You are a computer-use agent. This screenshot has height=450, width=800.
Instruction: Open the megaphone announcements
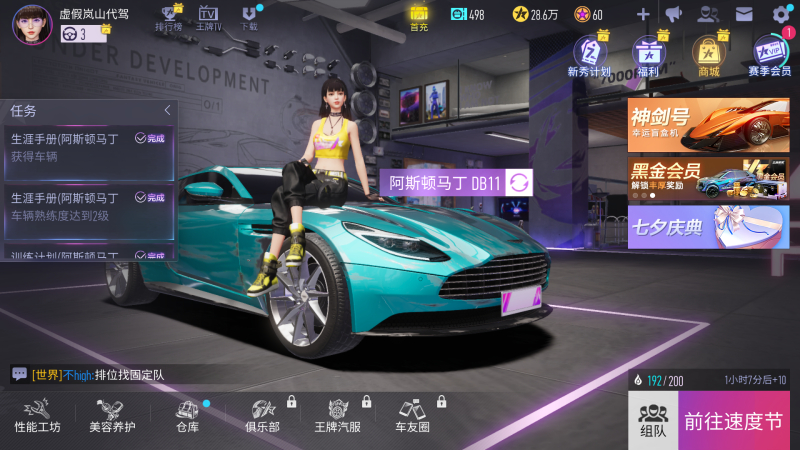(673, 14)
